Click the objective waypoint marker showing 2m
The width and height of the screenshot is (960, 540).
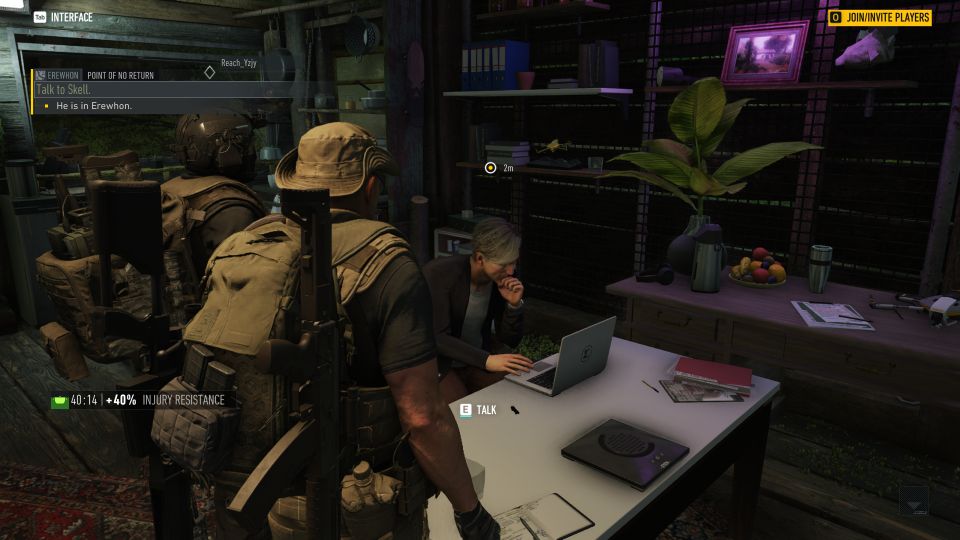490,168
